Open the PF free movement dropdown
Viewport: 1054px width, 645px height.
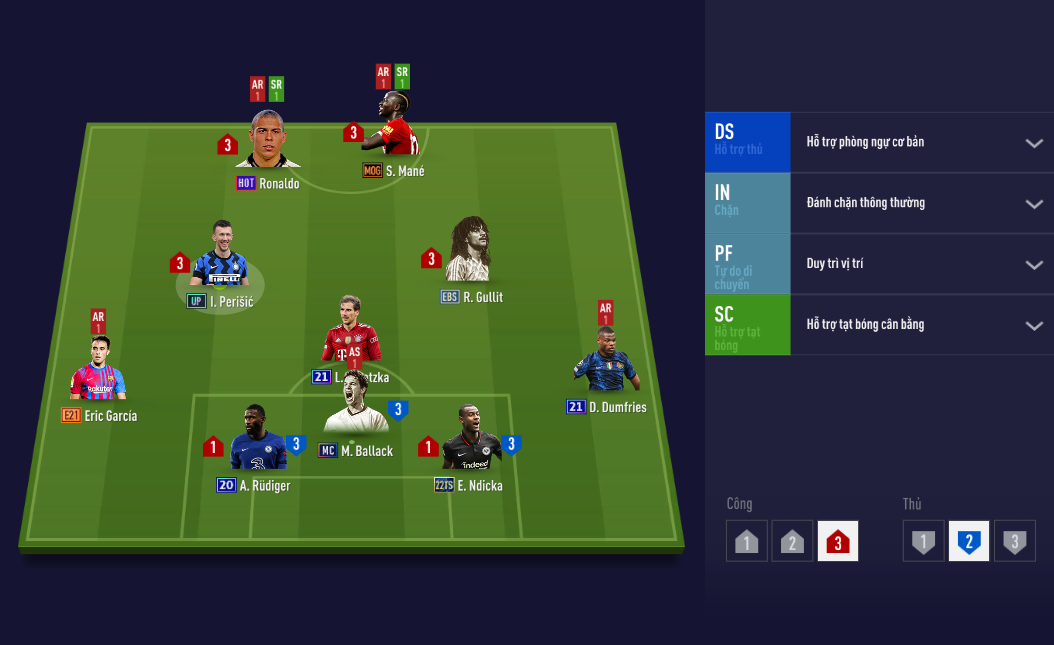click(1033, 265)
